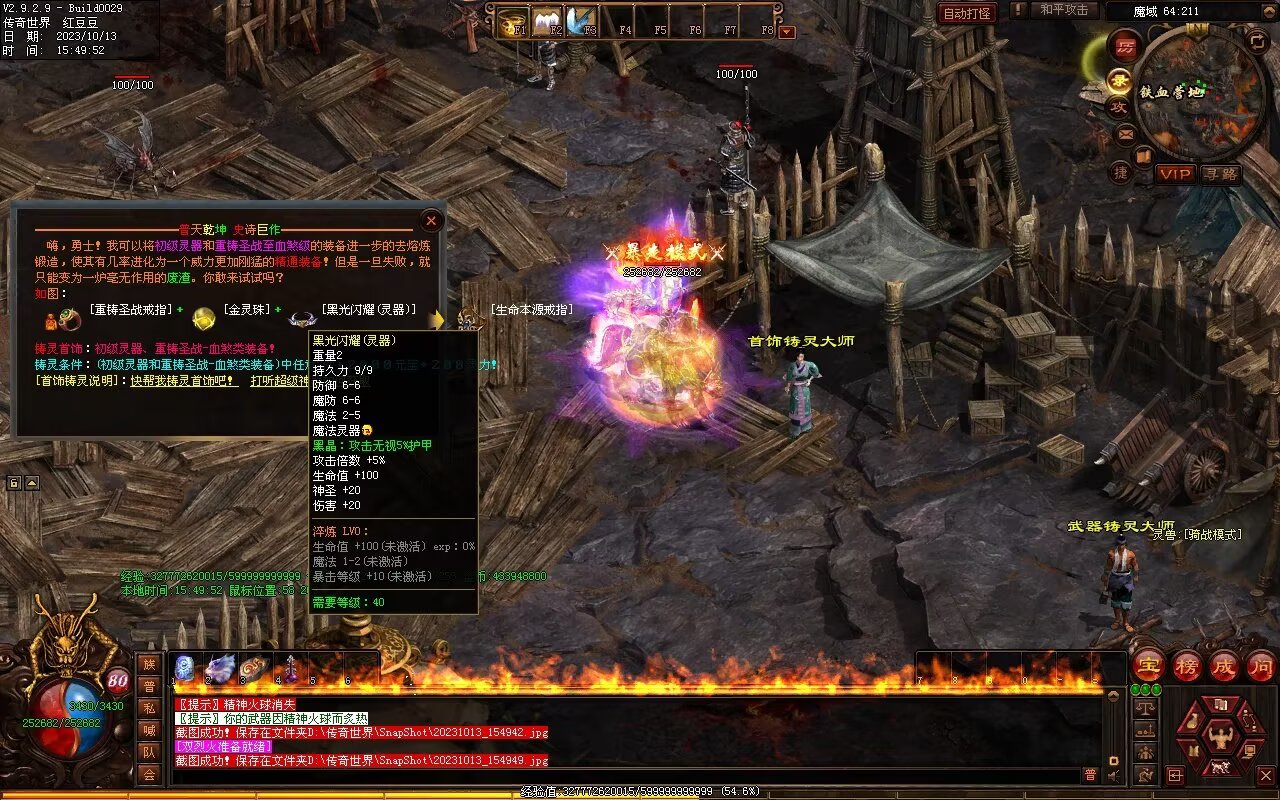Choose the 快帮我铸灵首饰吧 dialogue option
The image size is (1280, 800).
[x=184, y=381]
